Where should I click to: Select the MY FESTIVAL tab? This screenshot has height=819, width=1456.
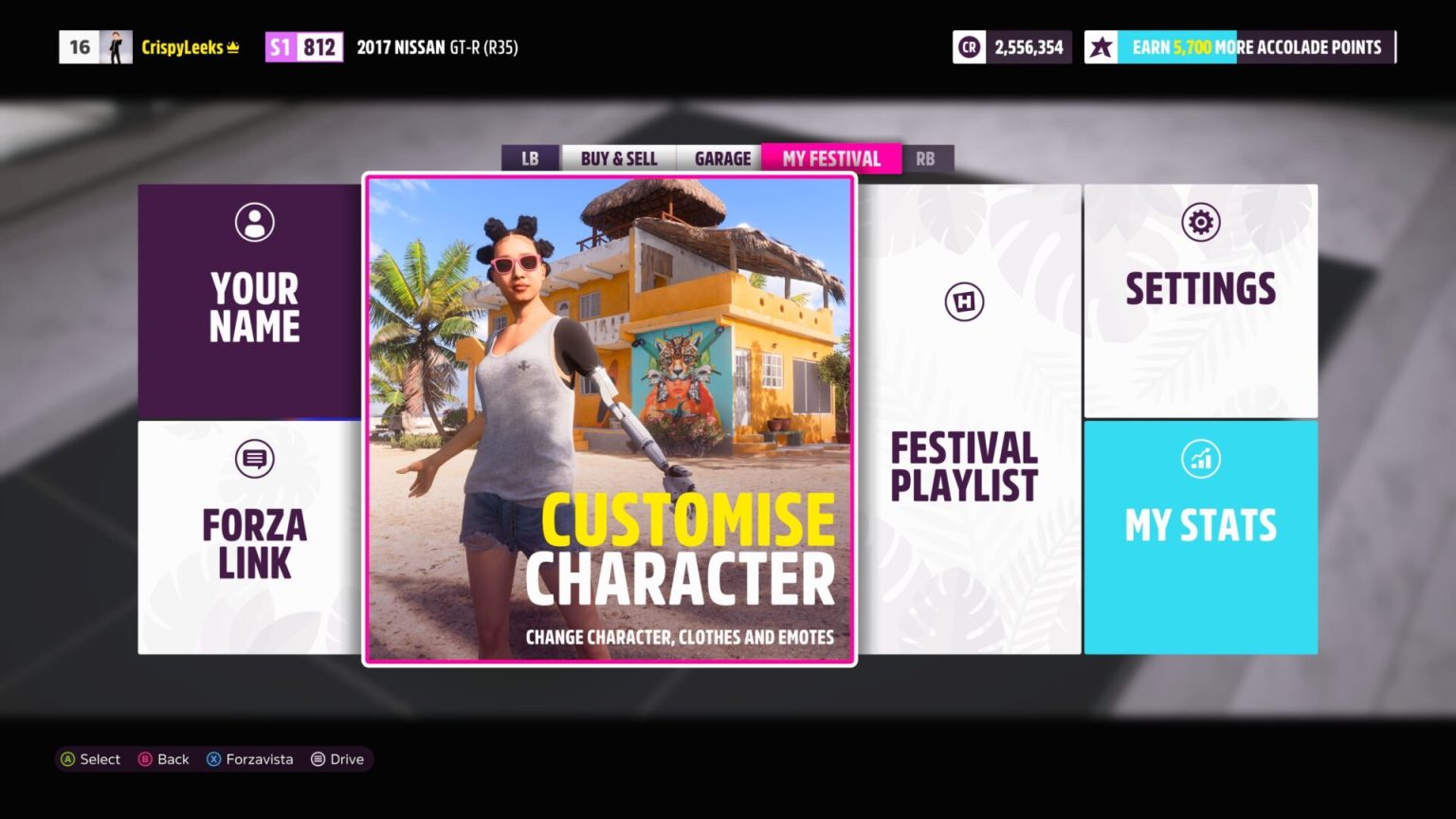click(831, 158)
